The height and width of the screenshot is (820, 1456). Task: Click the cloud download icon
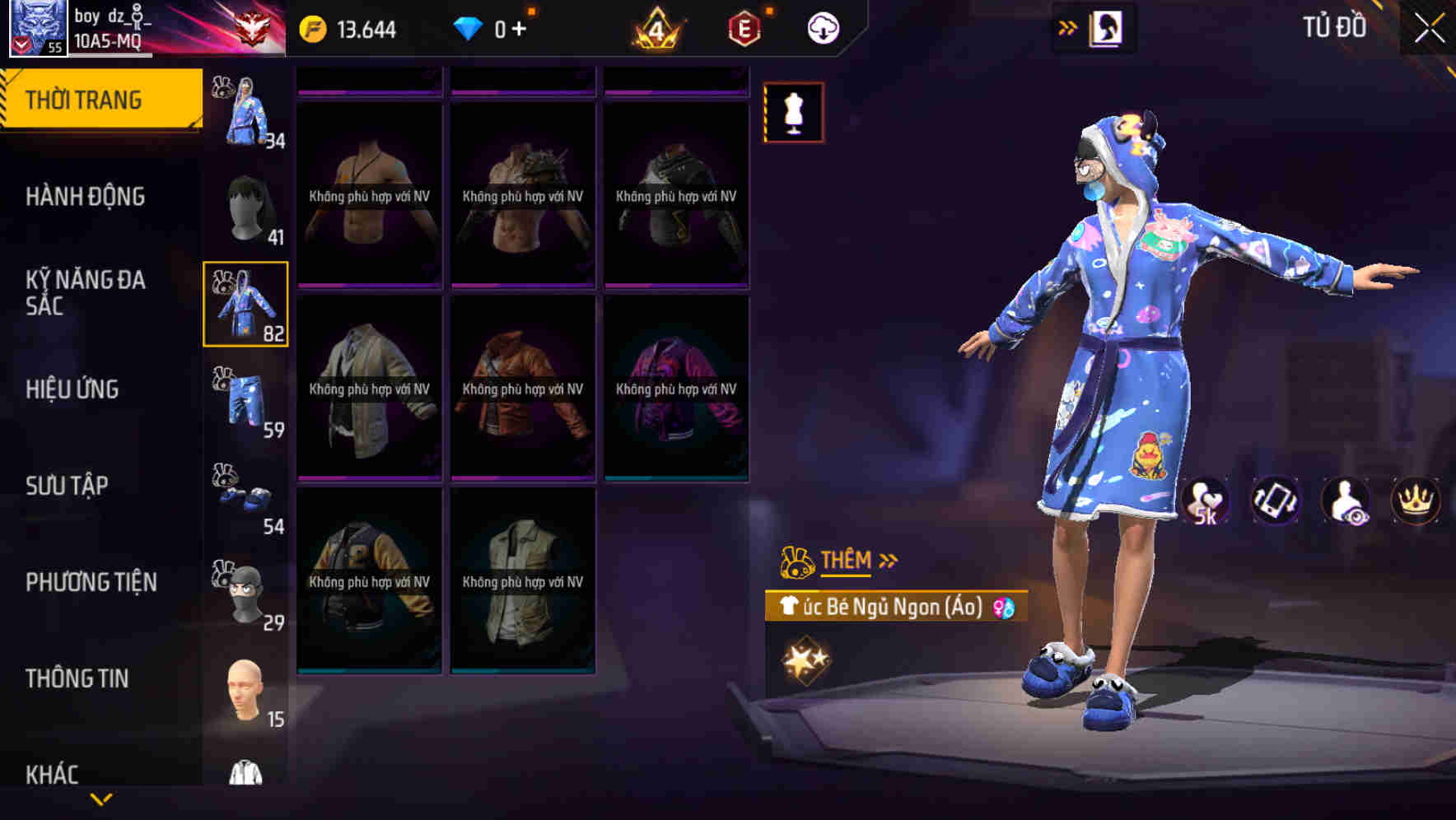[821, 27]
